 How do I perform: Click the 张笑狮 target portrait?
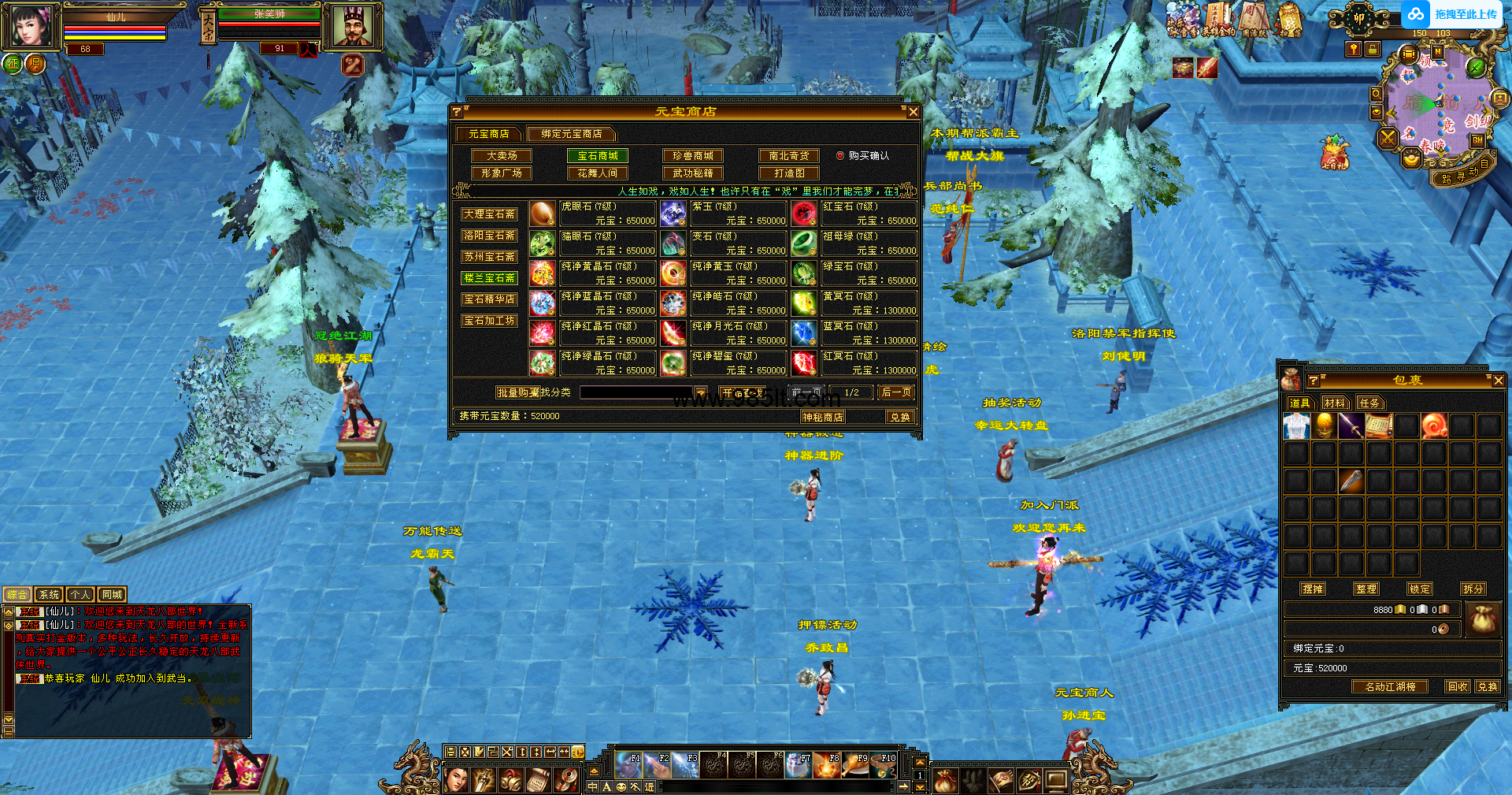pos(353,26)
